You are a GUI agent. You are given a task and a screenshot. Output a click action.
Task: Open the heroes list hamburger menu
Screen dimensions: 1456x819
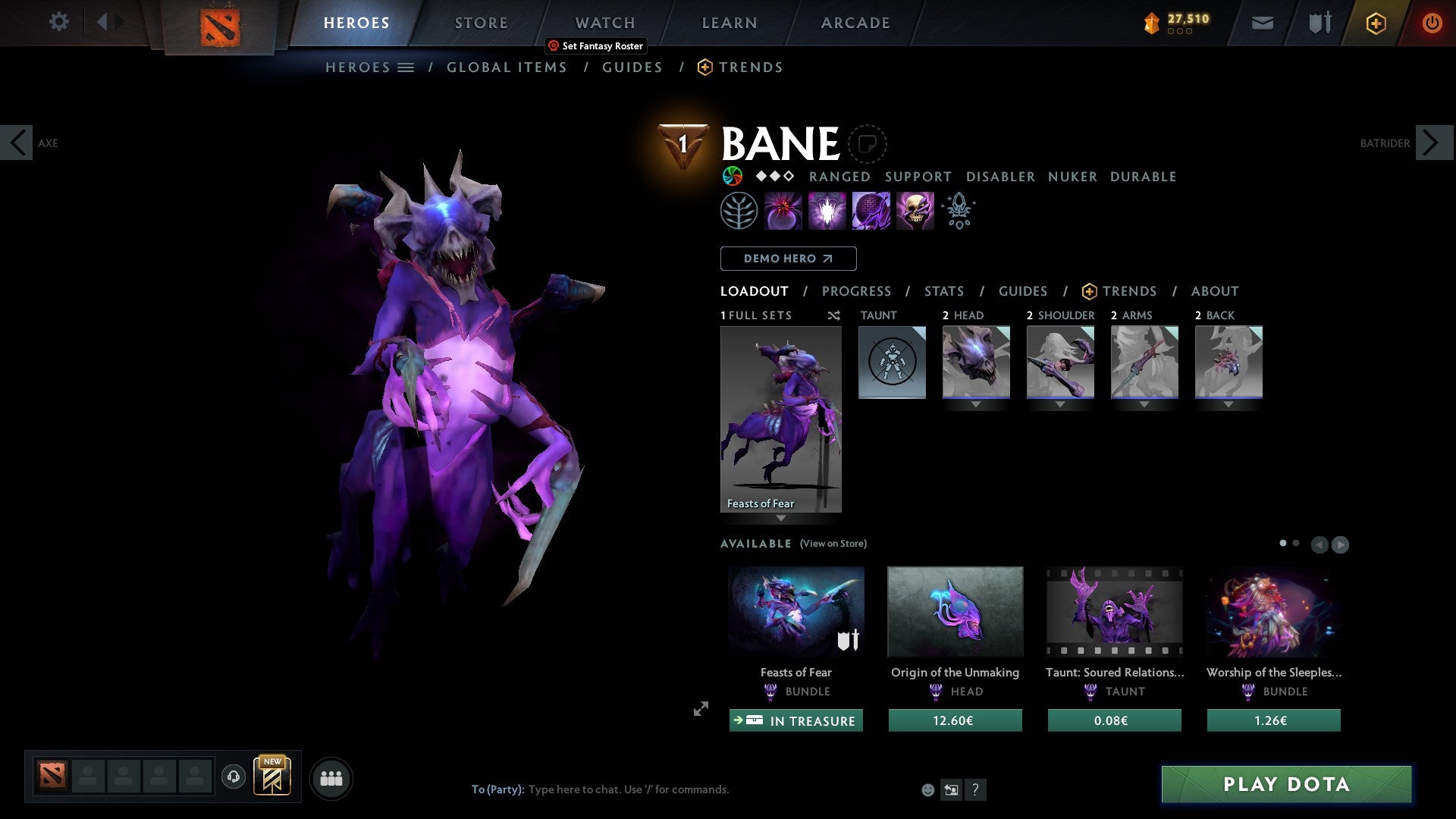click(406, 67)
